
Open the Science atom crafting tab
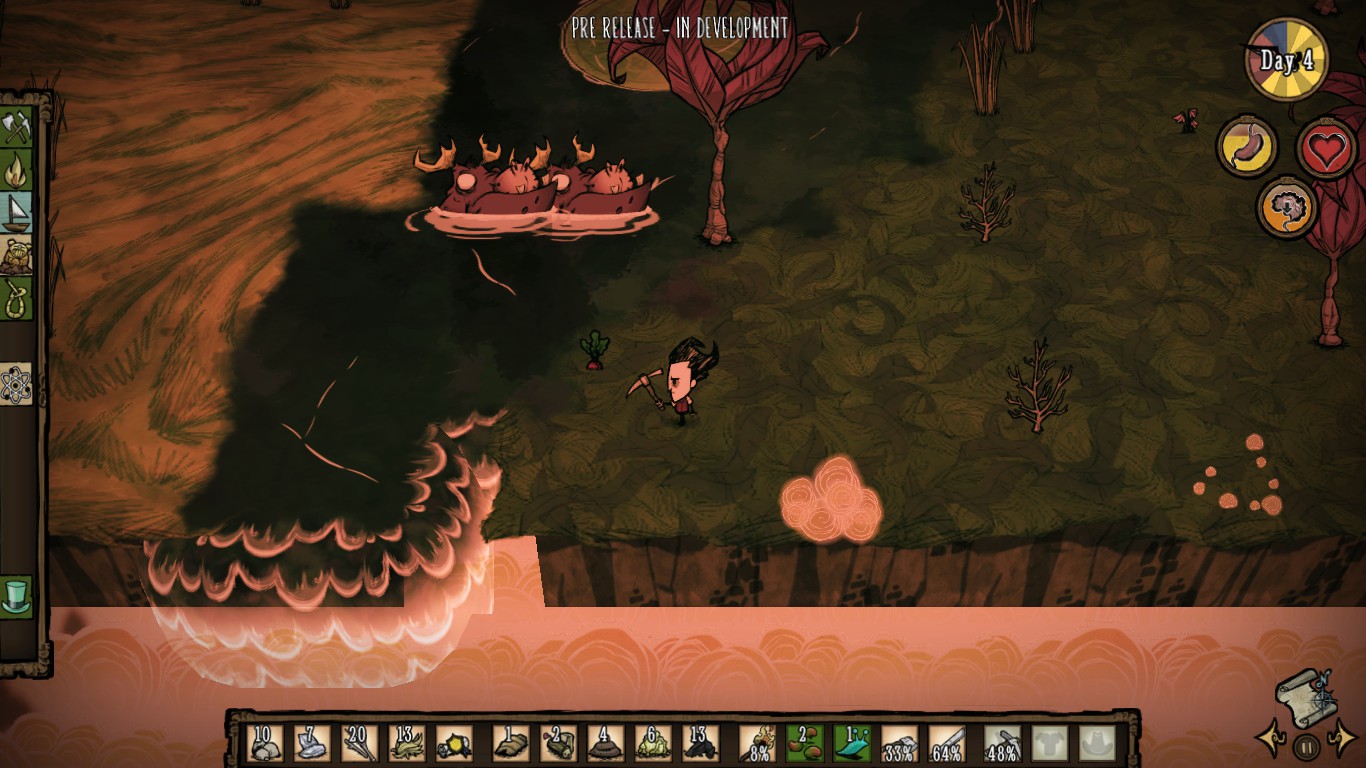pos(17,384)
